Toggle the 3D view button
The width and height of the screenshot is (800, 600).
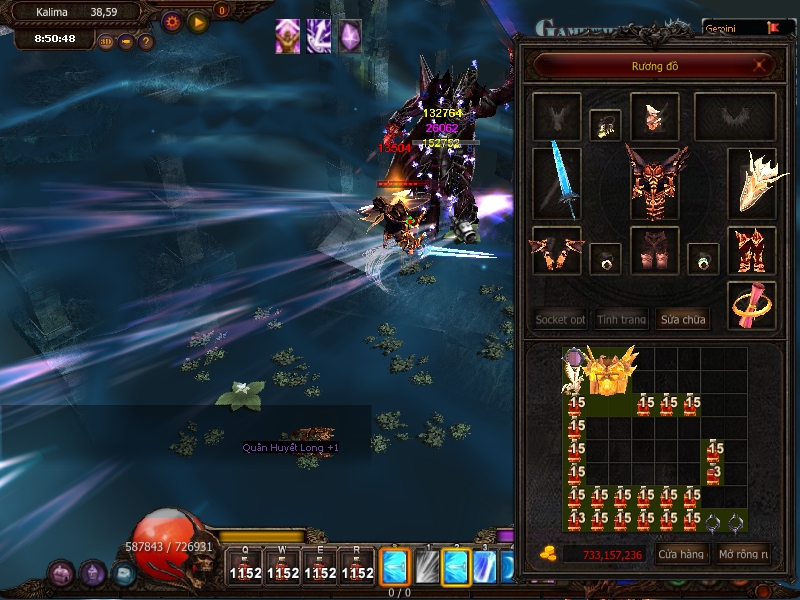point(106,42)
